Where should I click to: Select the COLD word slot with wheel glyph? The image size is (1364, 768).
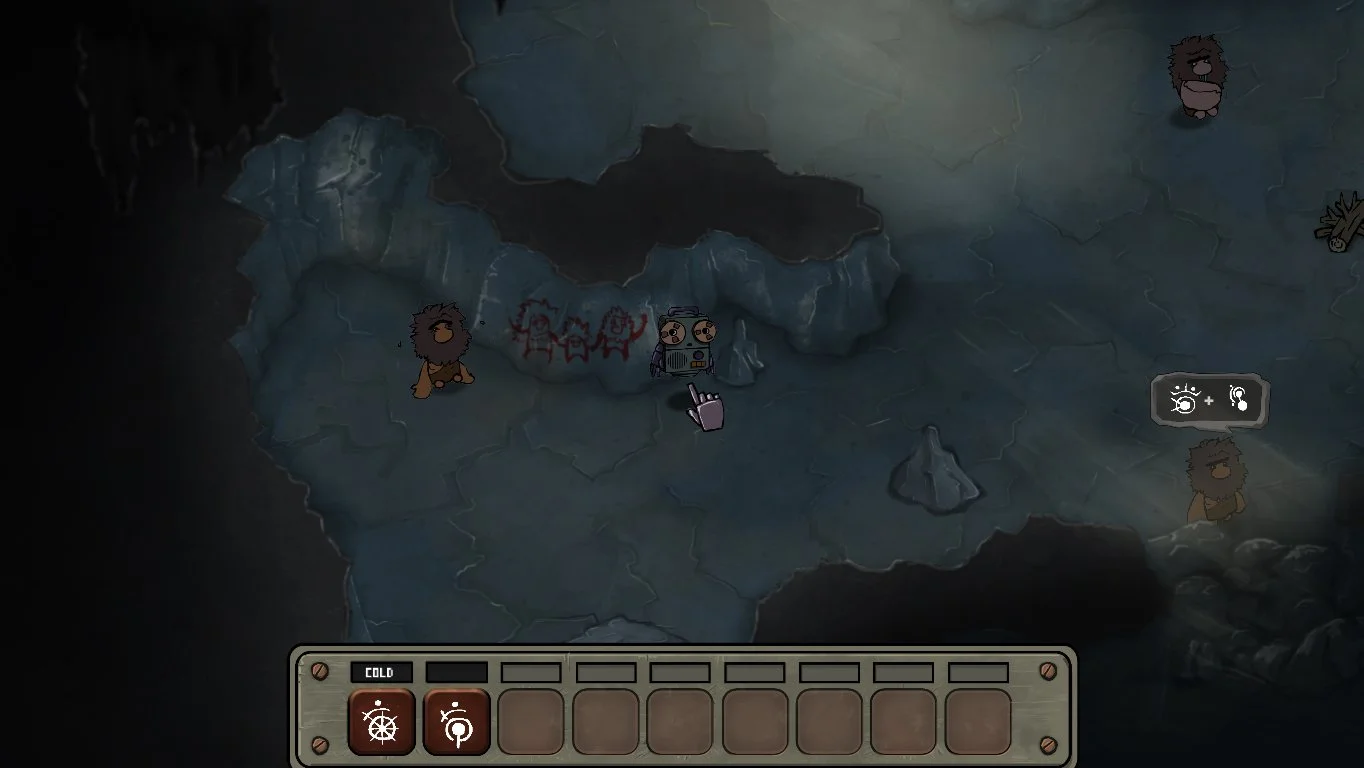pos(381,721)
